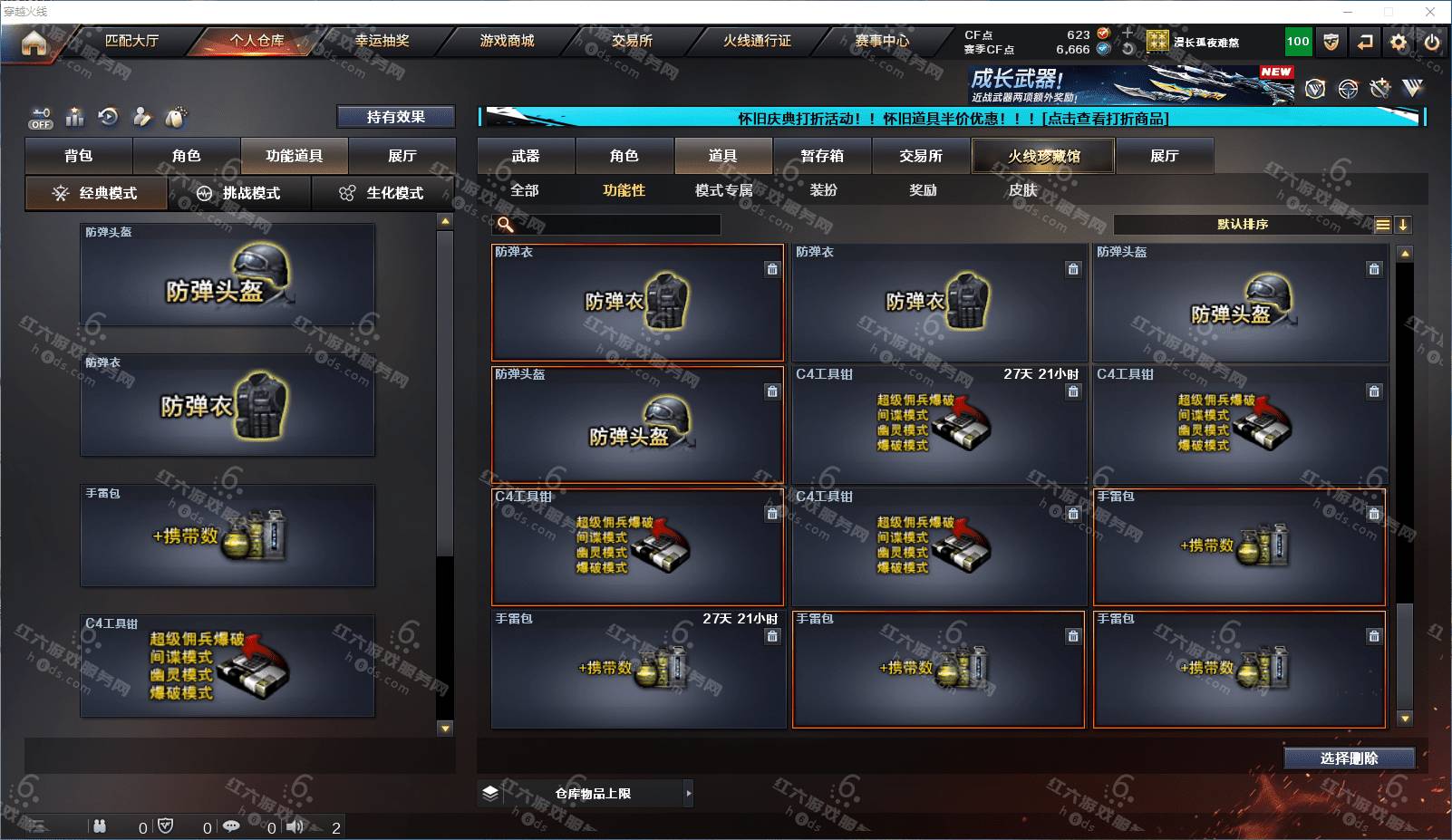The height and width of the screenshot is (840, 1452).
Task: Open the 游戏商城 game shop
Action: (507, 41)
